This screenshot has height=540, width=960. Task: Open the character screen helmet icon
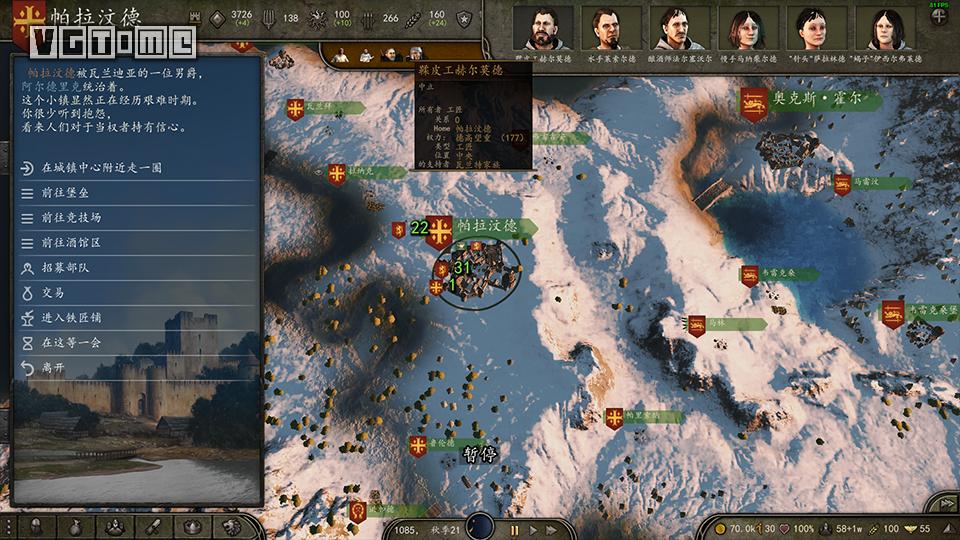[x=36, y=526]
